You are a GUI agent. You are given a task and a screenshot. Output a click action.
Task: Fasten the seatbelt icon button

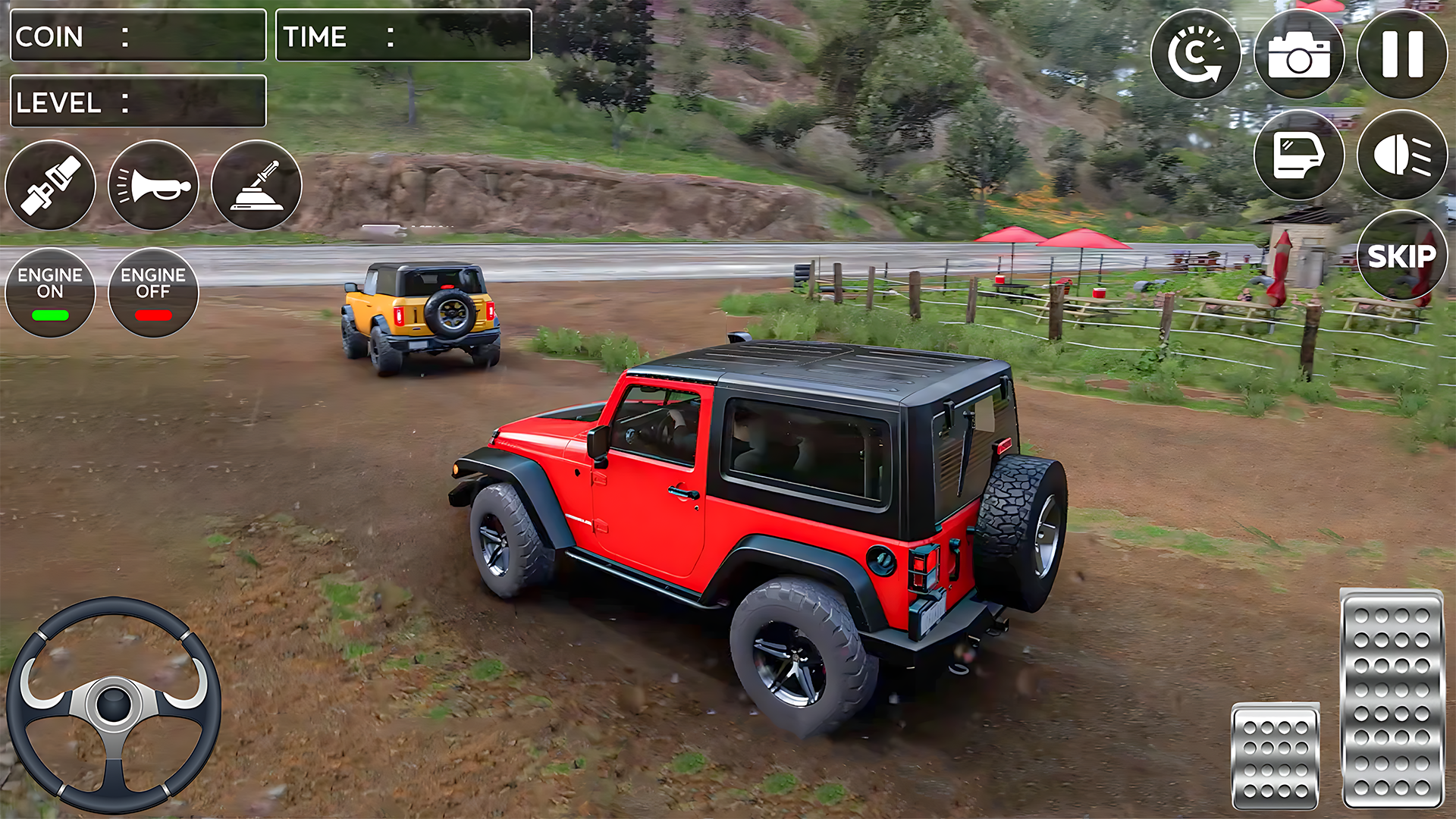(x=50, y=185)
